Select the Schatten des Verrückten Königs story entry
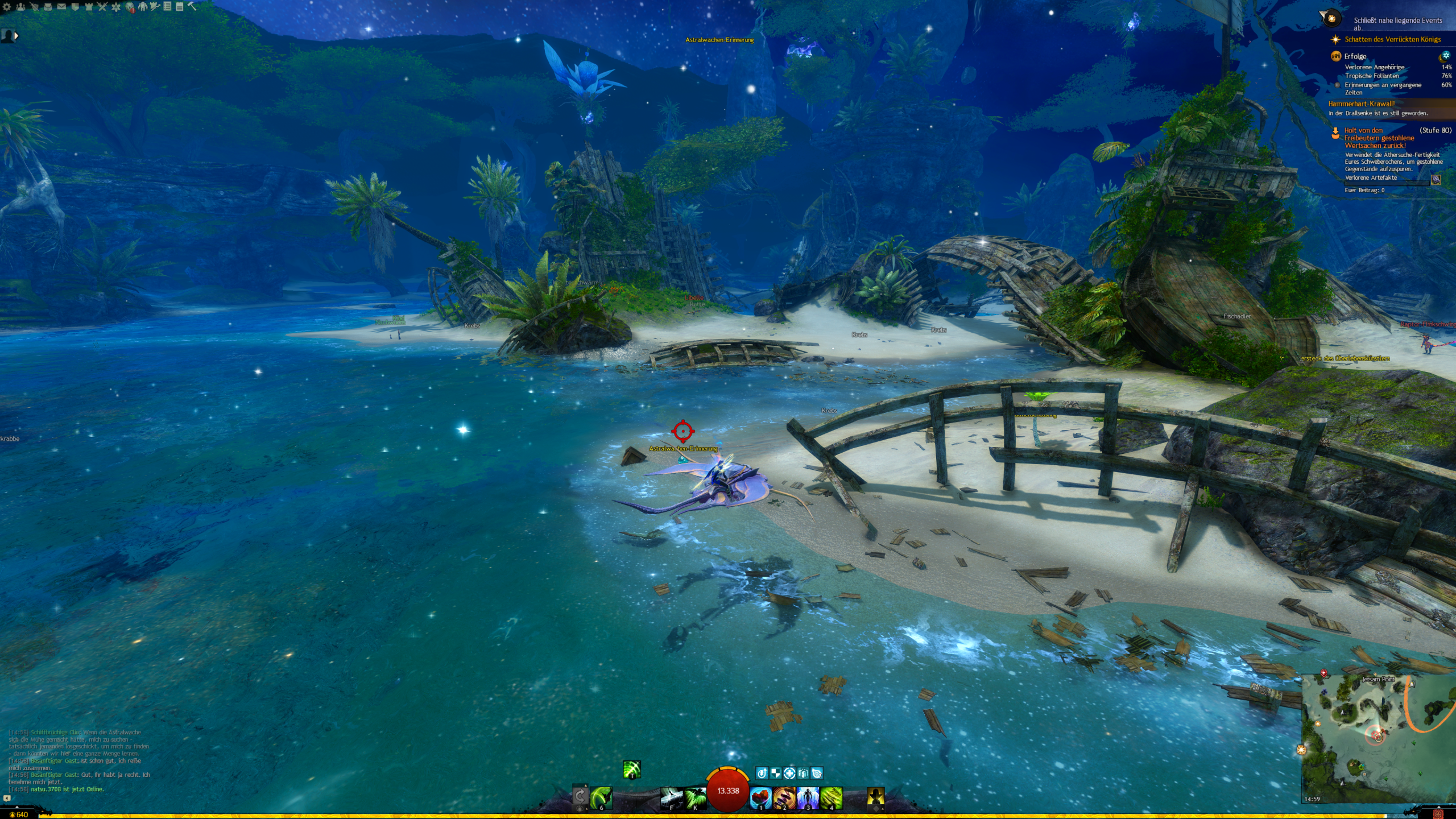Screen dimensions: 1456x819 (x=1392, y=39)
